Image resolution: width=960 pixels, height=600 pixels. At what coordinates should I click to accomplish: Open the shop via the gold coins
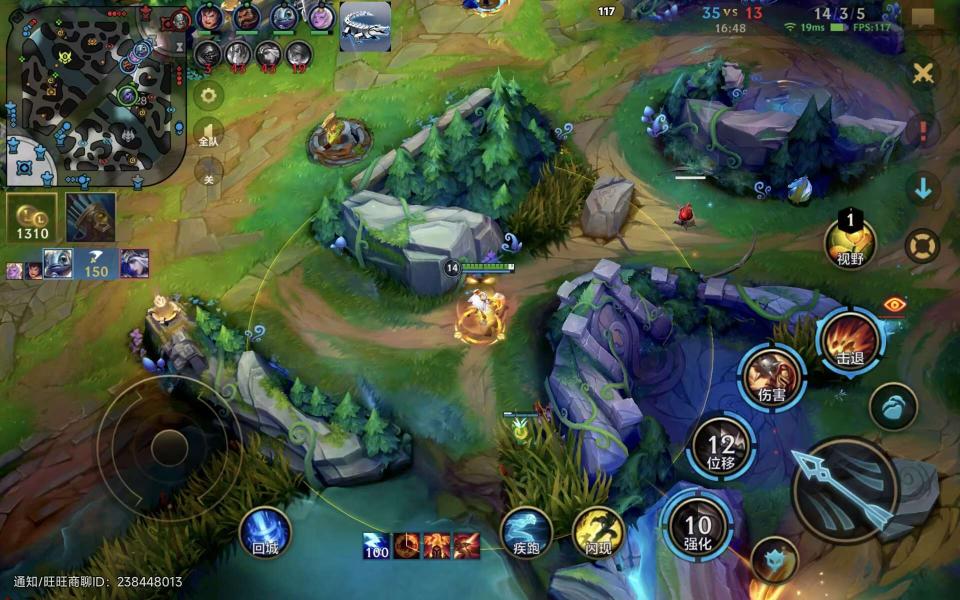pos(32,218)
